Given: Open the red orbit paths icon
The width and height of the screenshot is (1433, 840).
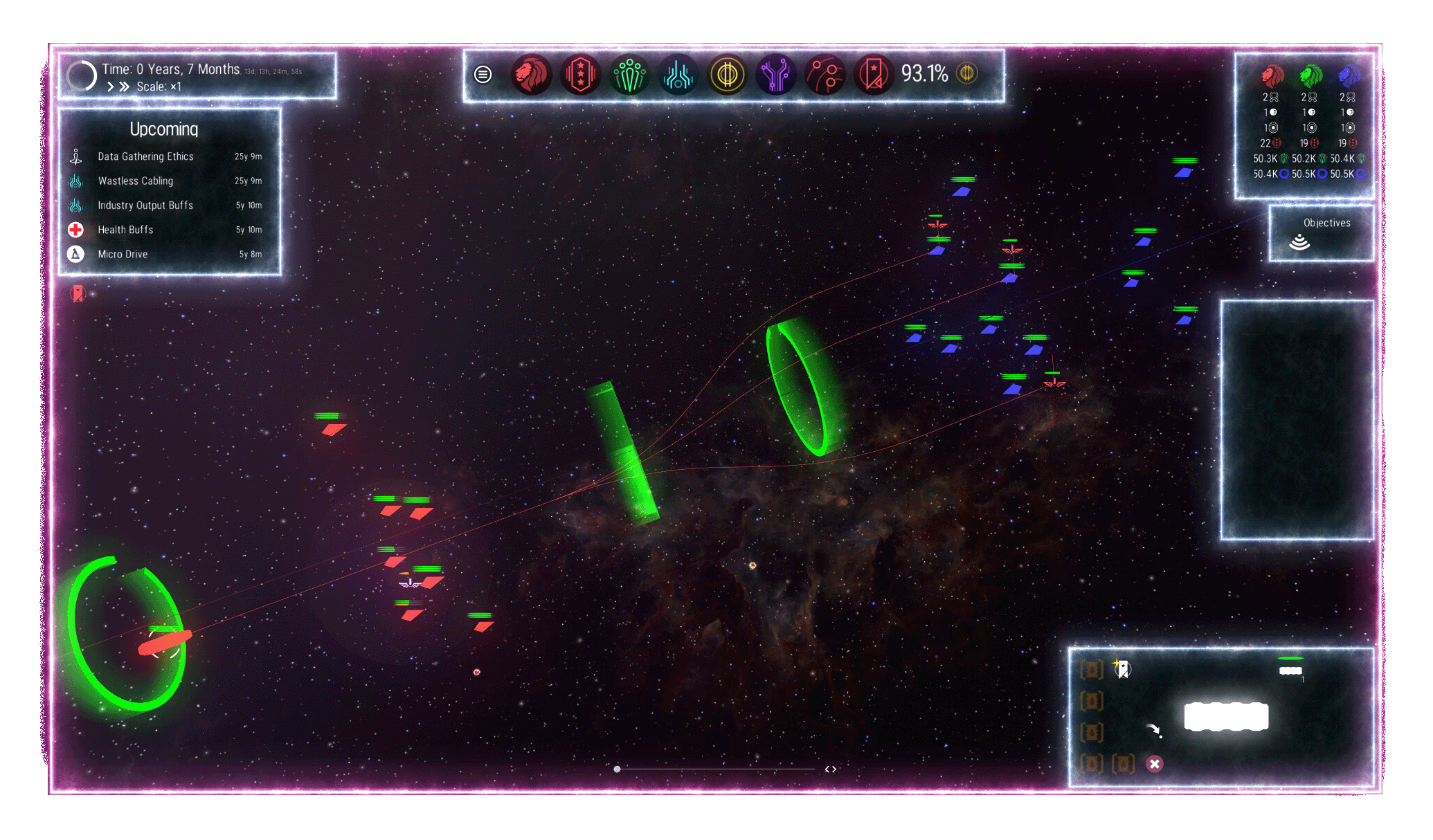Looking at the screenshot, I should pyautogui.click(x=825, y=74).
